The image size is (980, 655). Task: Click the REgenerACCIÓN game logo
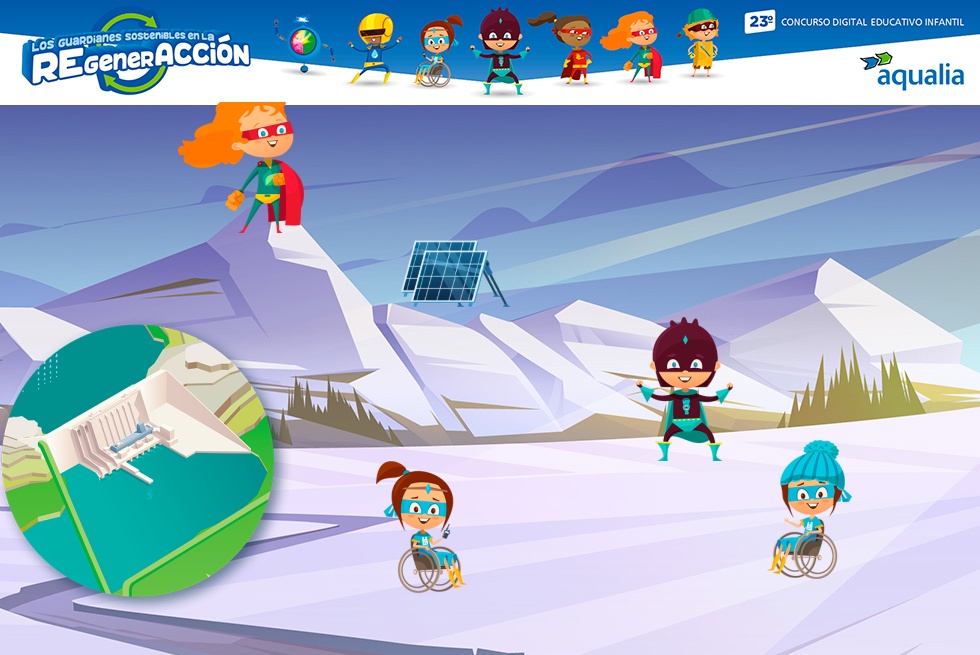pyautogui.click(x=135, y=55)
